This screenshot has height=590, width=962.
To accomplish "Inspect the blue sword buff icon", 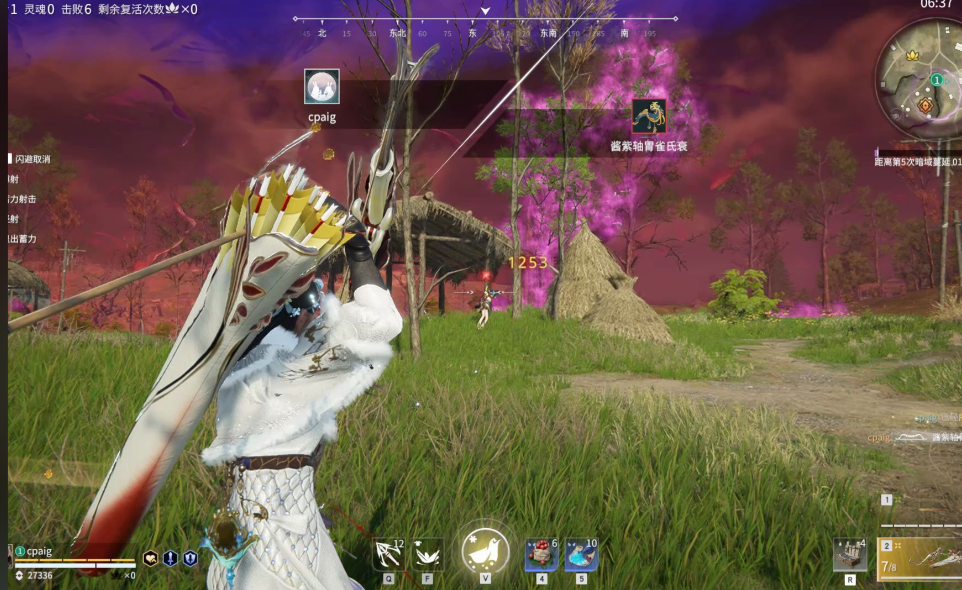I will point(170,559).
